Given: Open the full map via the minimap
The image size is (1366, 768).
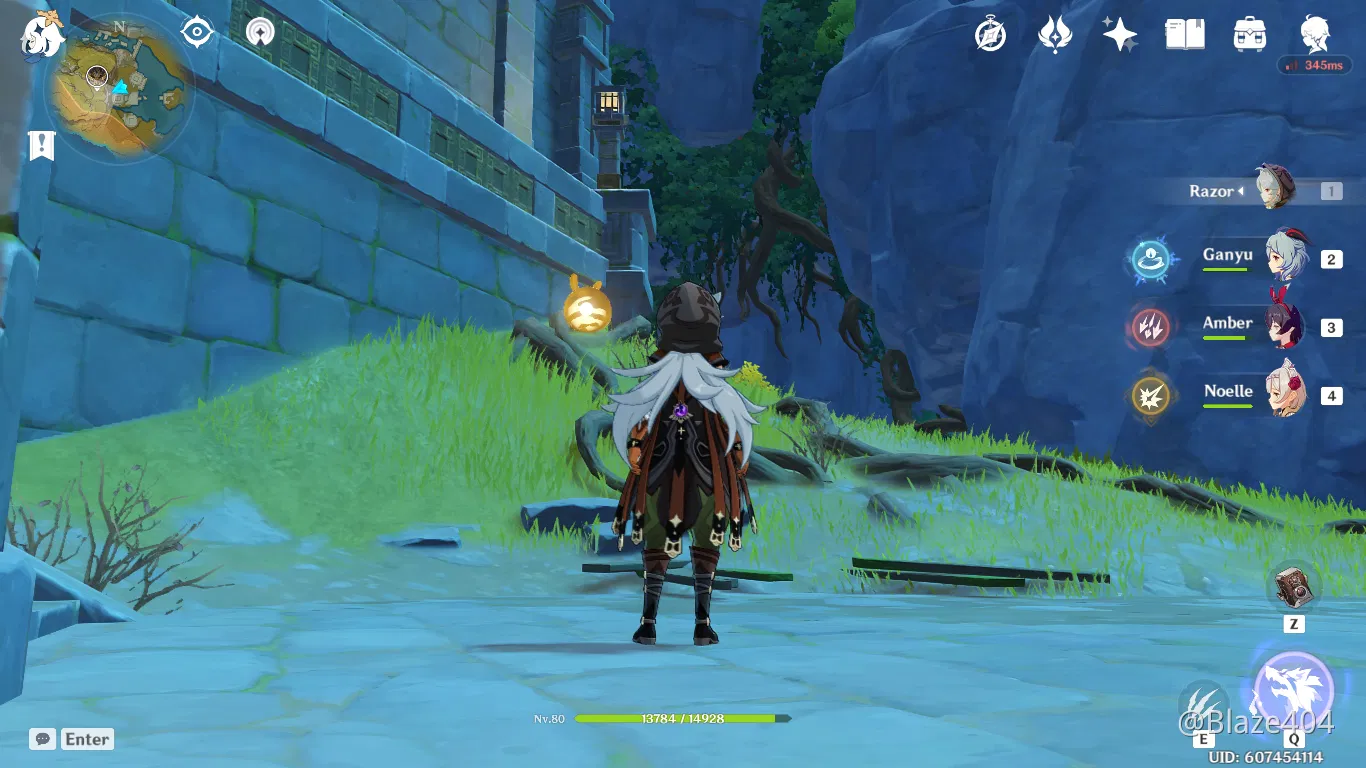Looking at the screenshot, I should click(118, 85).
